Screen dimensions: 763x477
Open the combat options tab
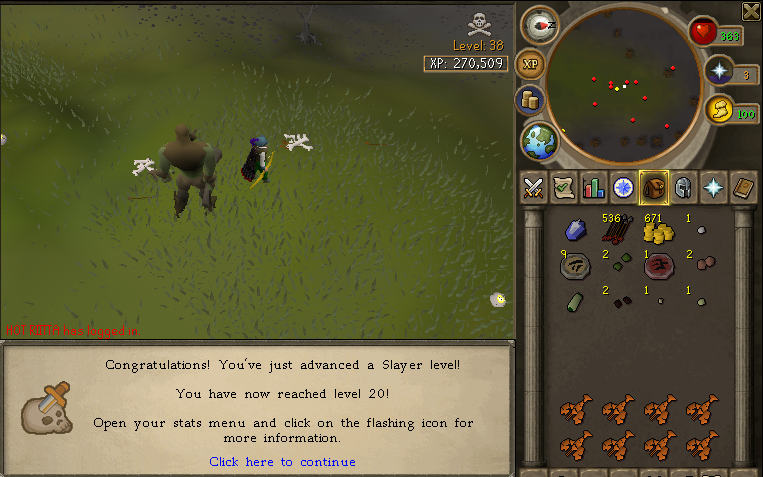tap(534, 187)
